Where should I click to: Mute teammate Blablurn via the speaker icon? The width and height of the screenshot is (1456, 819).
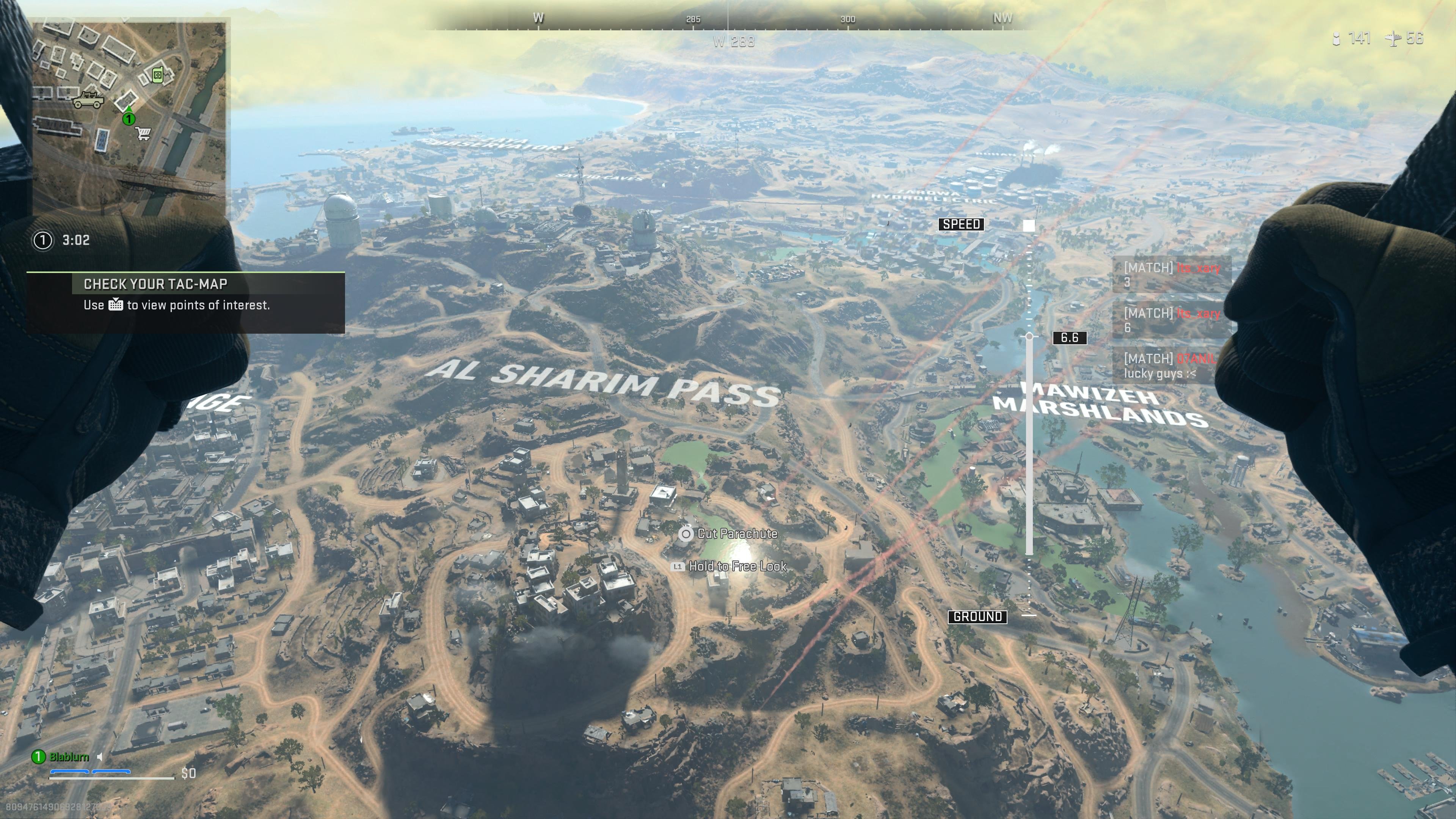tap(100, 756)
